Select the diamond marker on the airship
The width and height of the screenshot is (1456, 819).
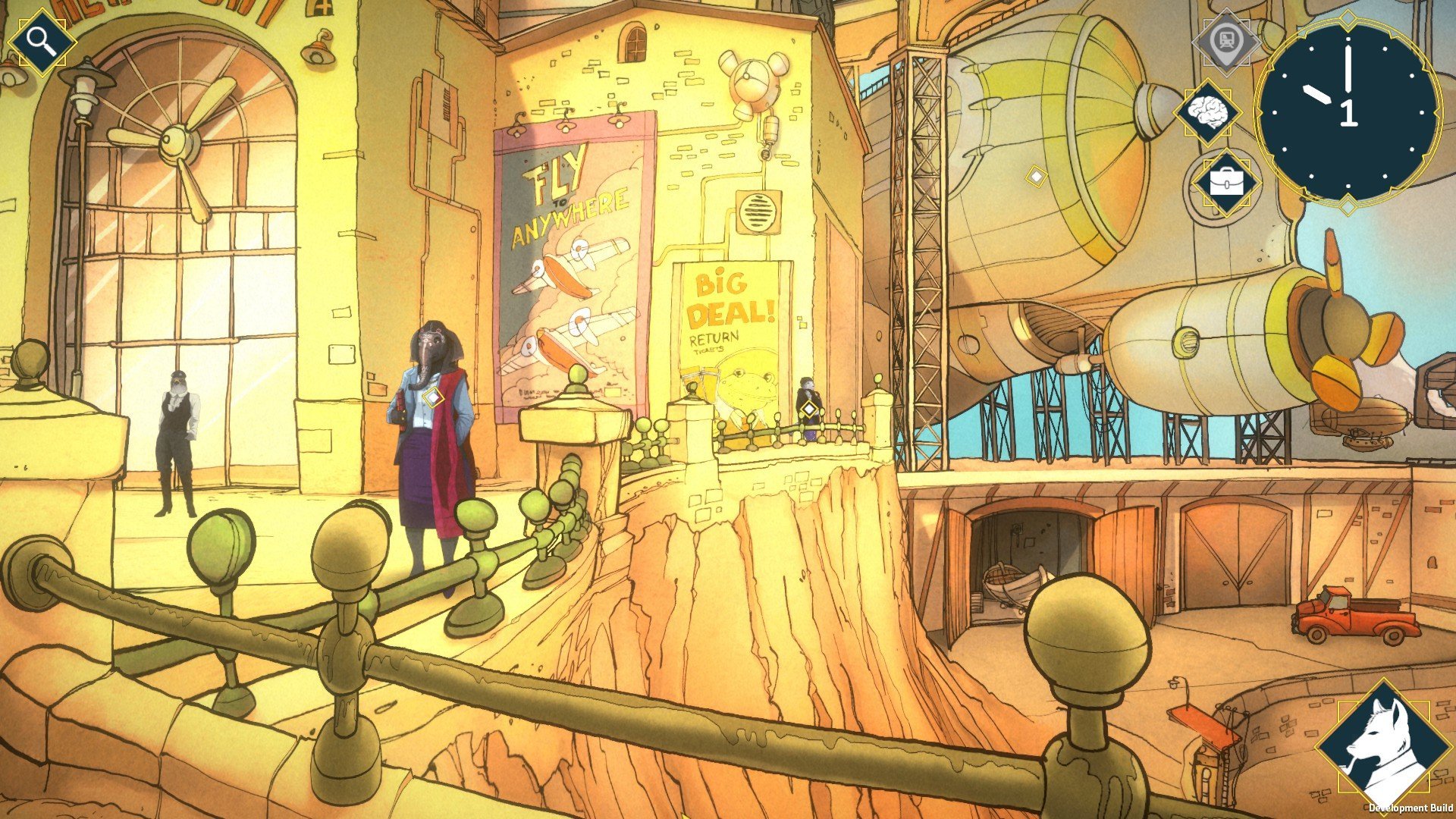[1036, 177]
